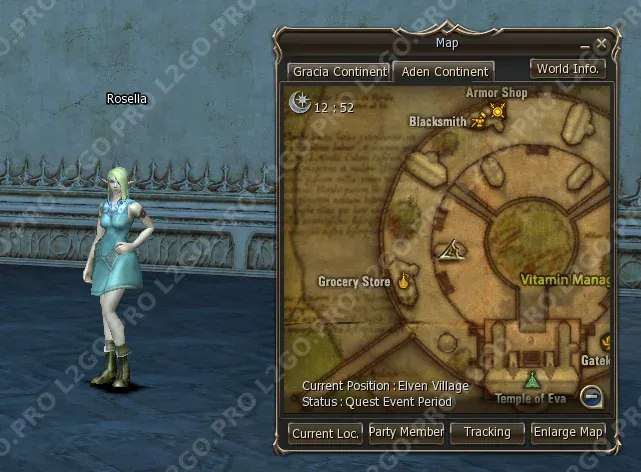
Task: Activate the Tracking button
Action: (487, 432)
